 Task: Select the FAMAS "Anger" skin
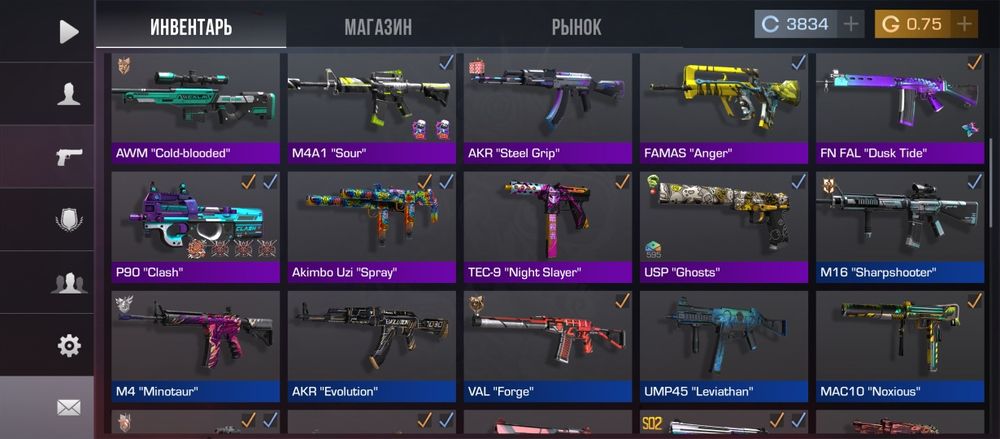724,108
